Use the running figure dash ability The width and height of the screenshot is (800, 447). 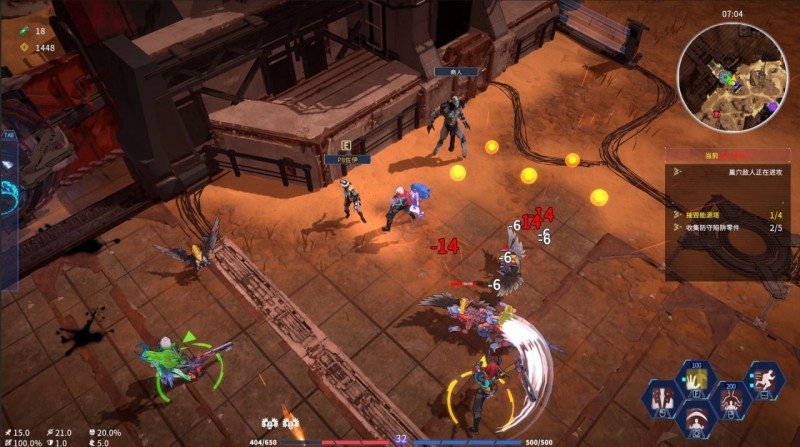coord(765,380)
